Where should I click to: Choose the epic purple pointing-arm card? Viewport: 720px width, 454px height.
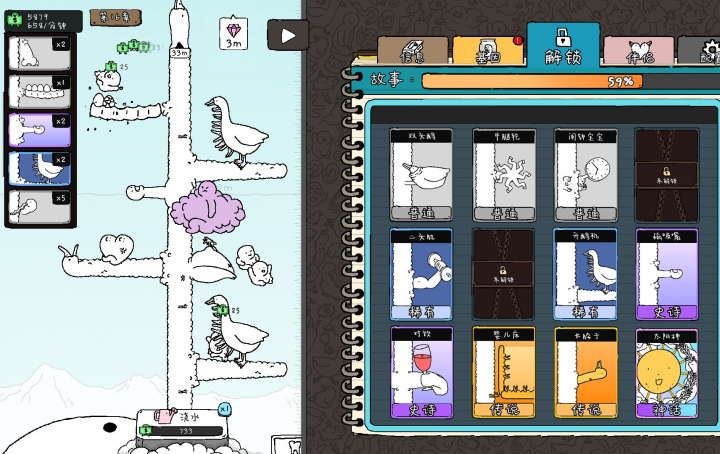coord(666,273)
